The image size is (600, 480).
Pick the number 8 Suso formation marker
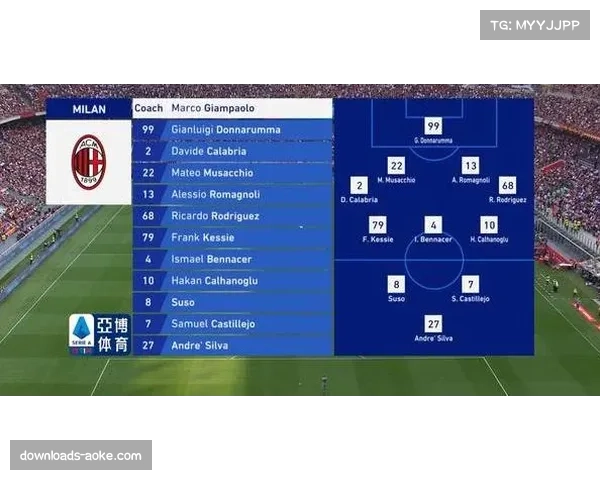coord(396,284)
